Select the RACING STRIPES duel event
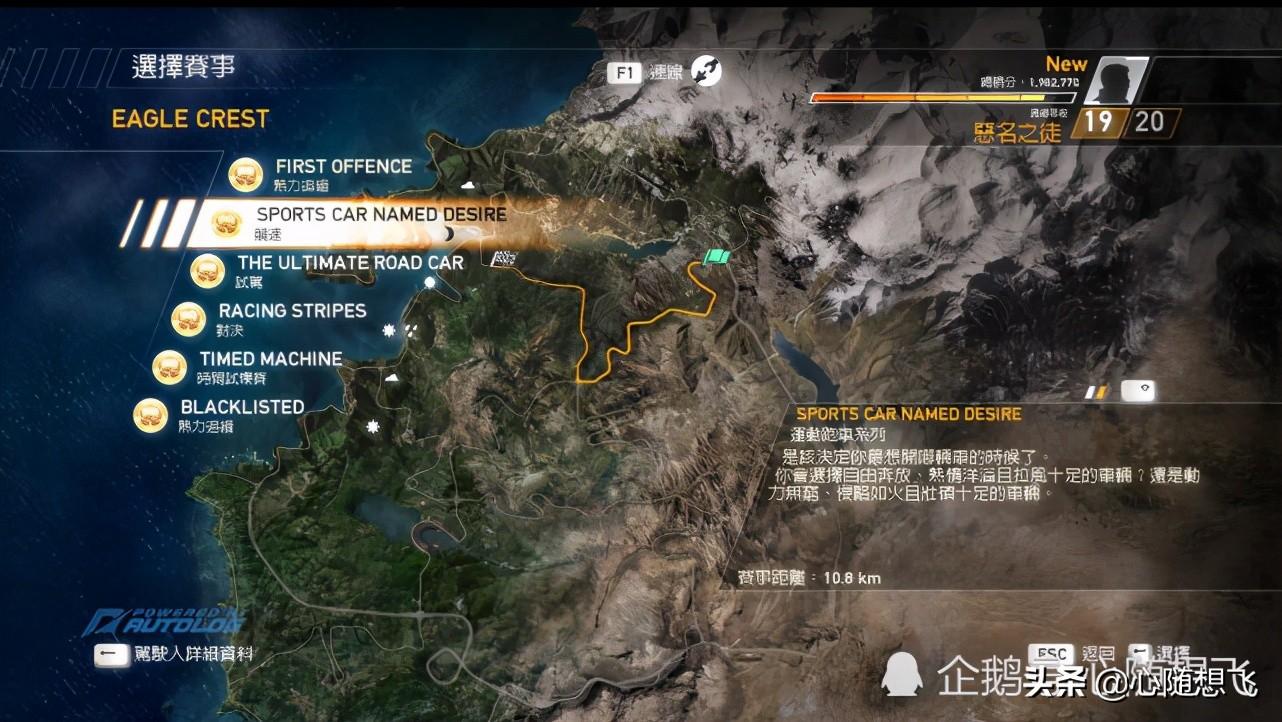The width and height of the screenshot is (1282, 722). (x=292, y=311)
